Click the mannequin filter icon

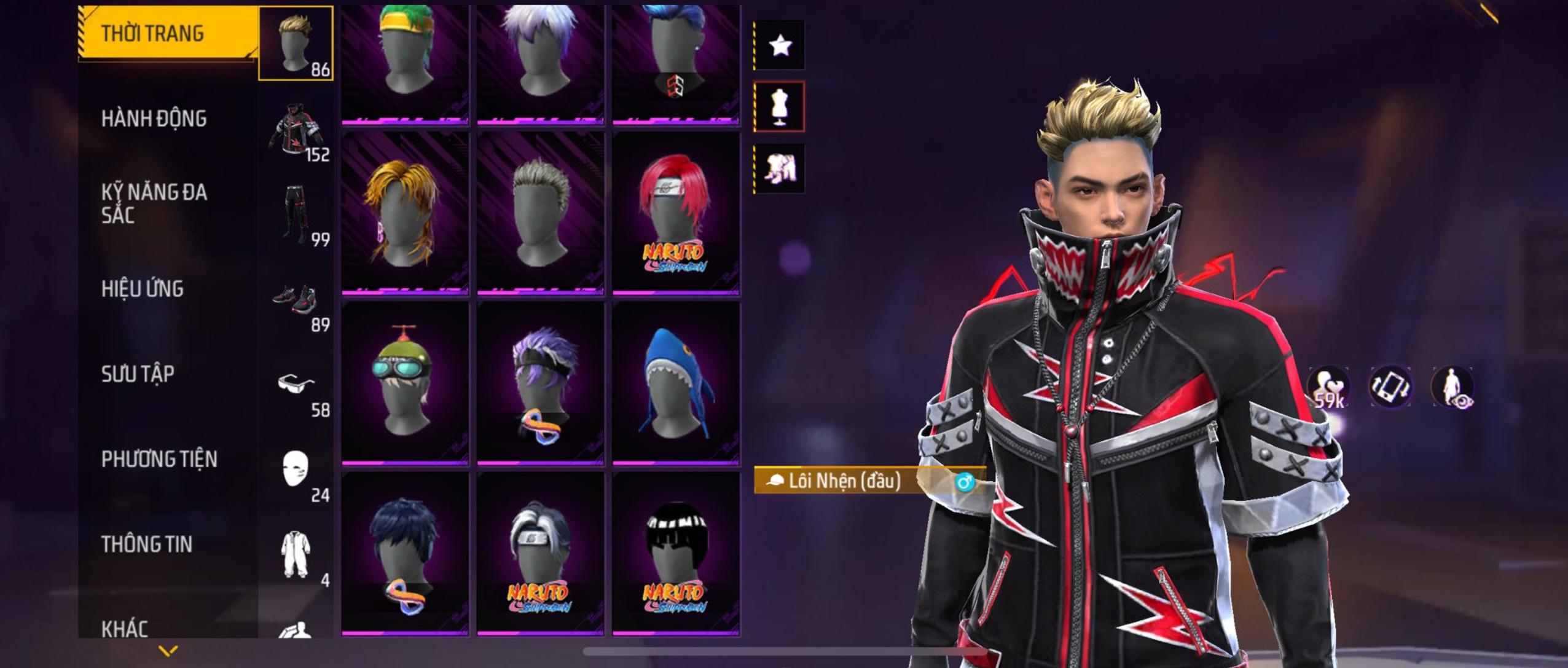780,107
